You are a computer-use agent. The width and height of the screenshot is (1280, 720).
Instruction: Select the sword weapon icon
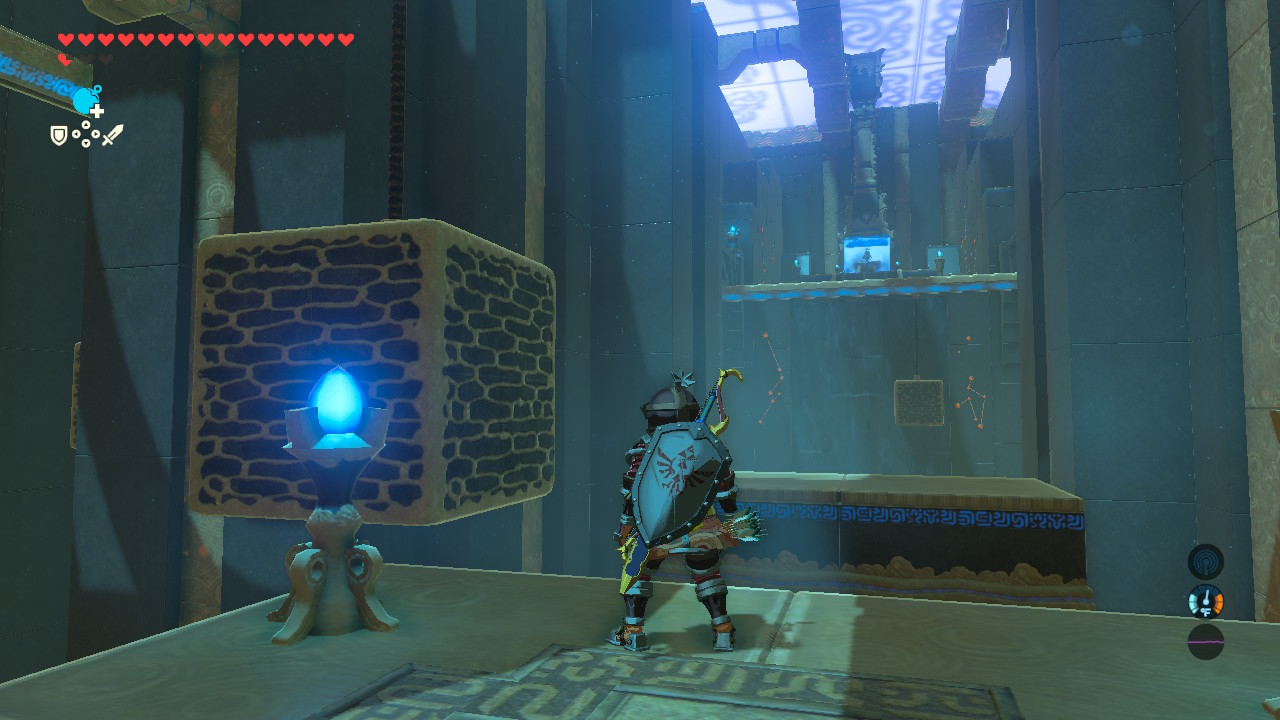(112, 133)
